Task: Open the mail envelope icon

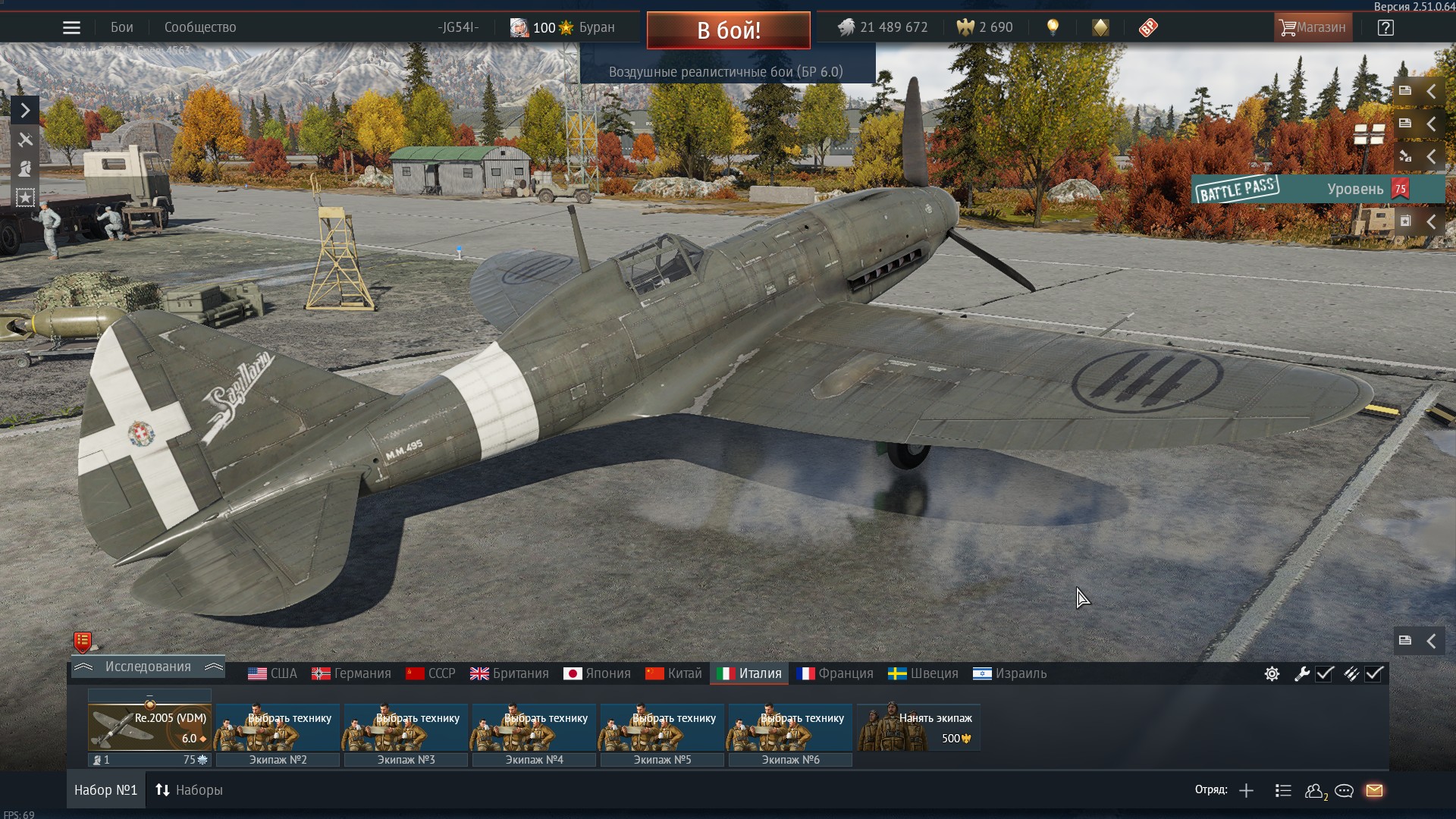Action: click(1374, 791)
